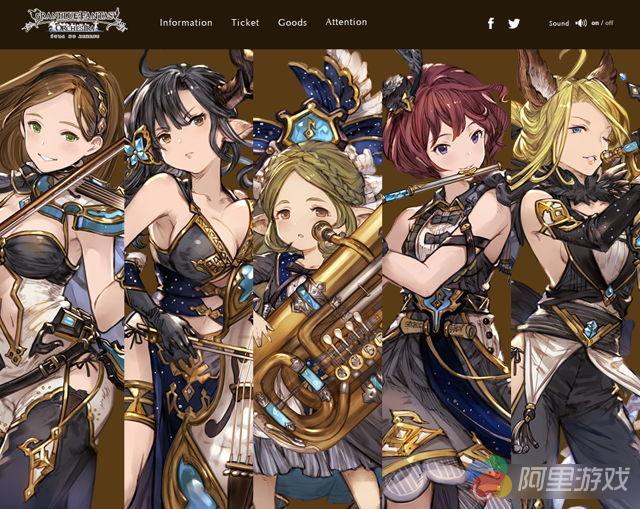640x509 pixels.
Task: Open the Information page
Action: tap(186, 22)
